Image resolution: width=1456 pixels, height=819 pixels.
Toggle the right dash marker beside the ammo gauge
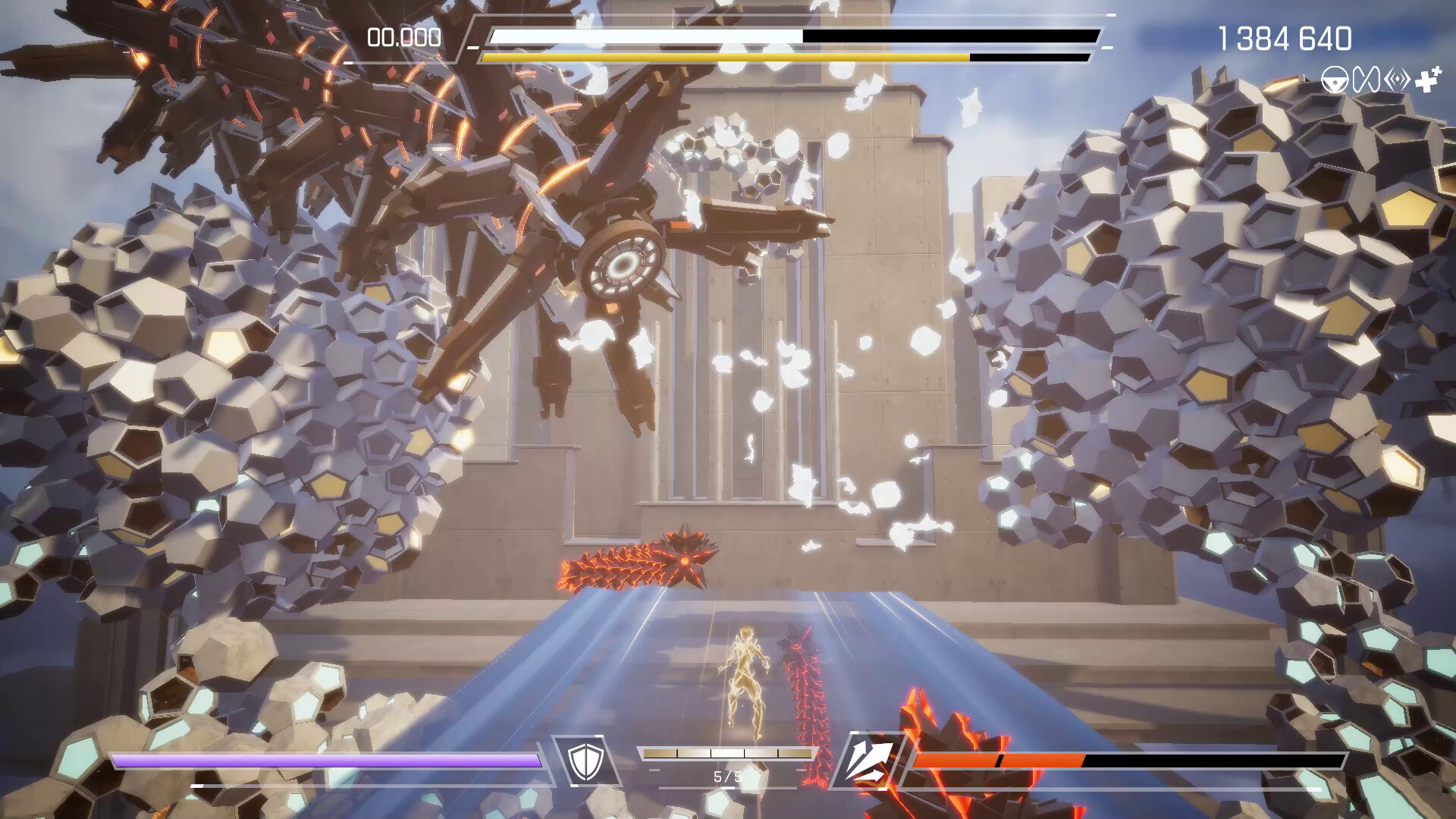(x=802, y=770)
